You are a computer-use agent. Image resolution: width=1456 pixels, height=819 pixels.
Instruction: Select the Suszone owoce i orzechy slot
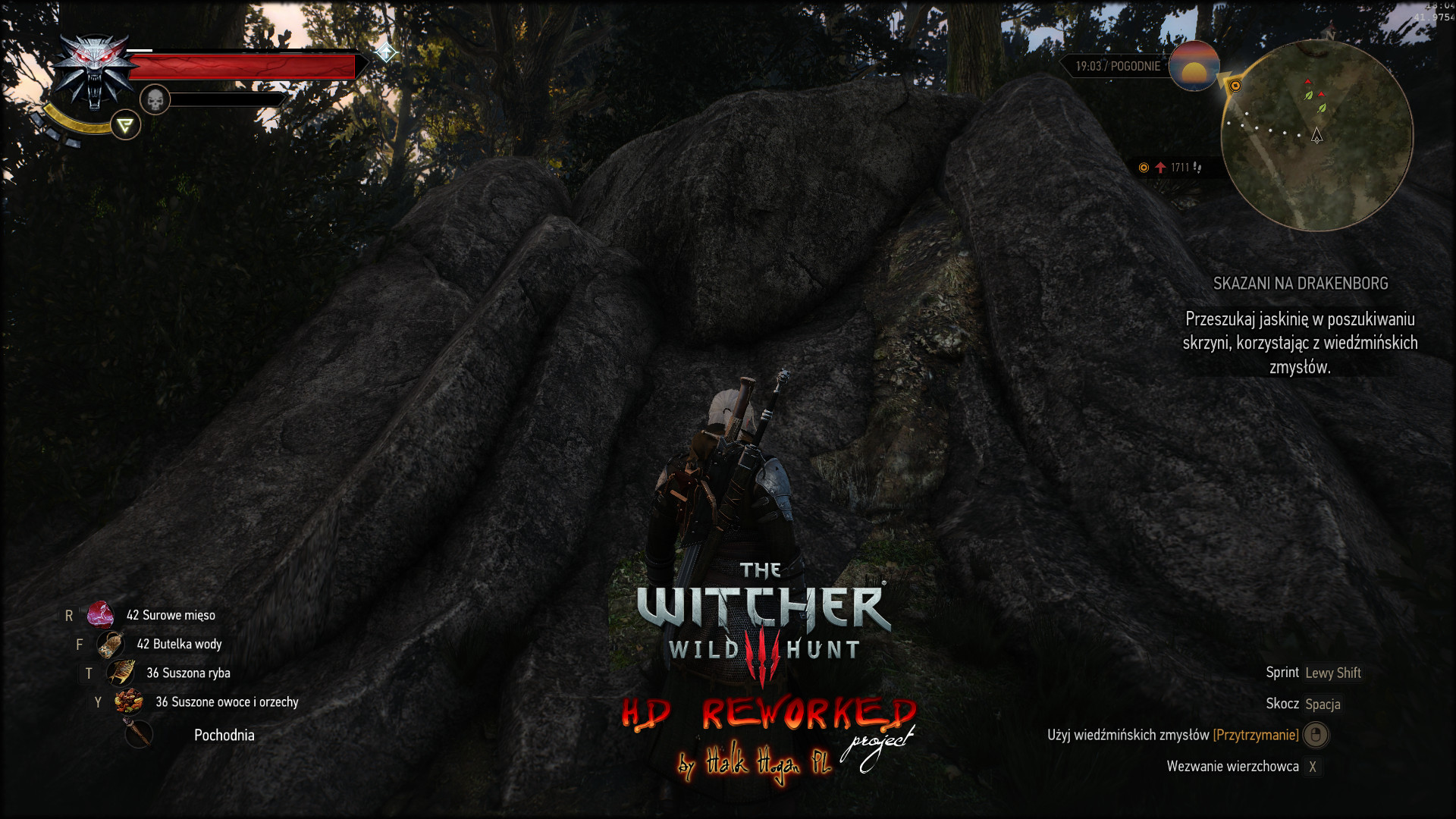[129, 701]
